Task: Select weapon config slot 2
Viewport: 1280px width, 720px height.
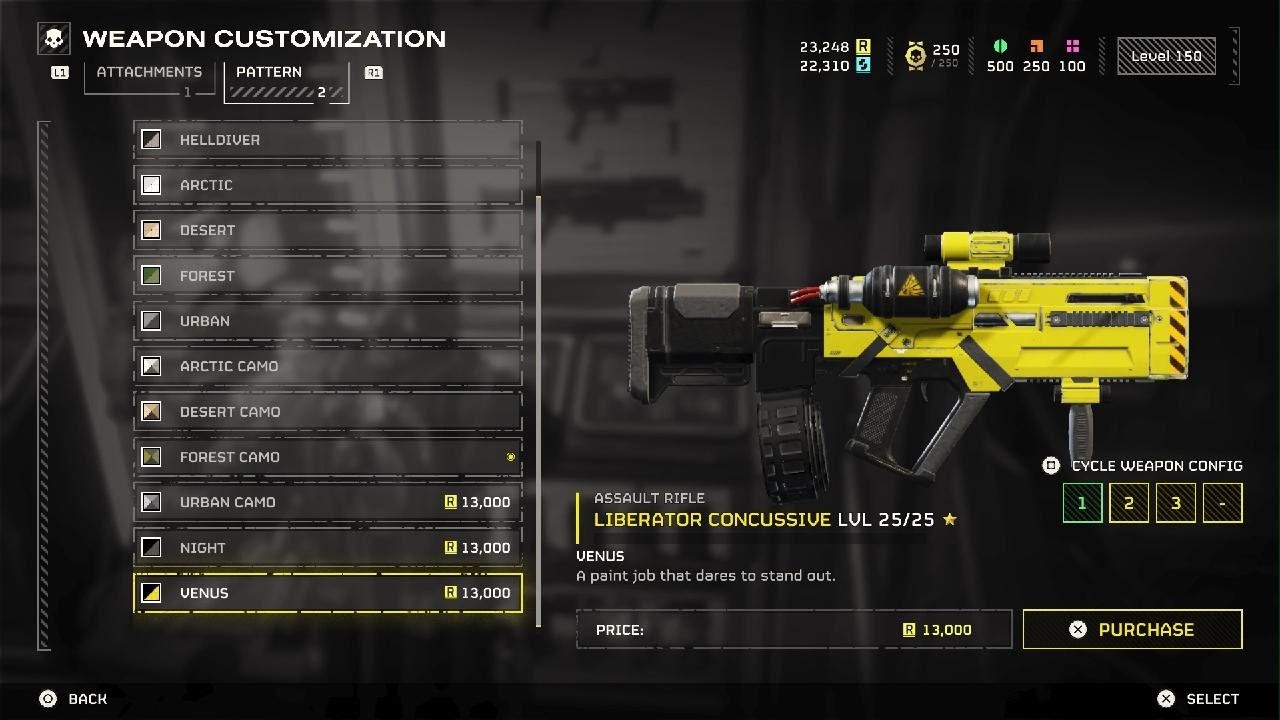Action: coord(1128,503)
